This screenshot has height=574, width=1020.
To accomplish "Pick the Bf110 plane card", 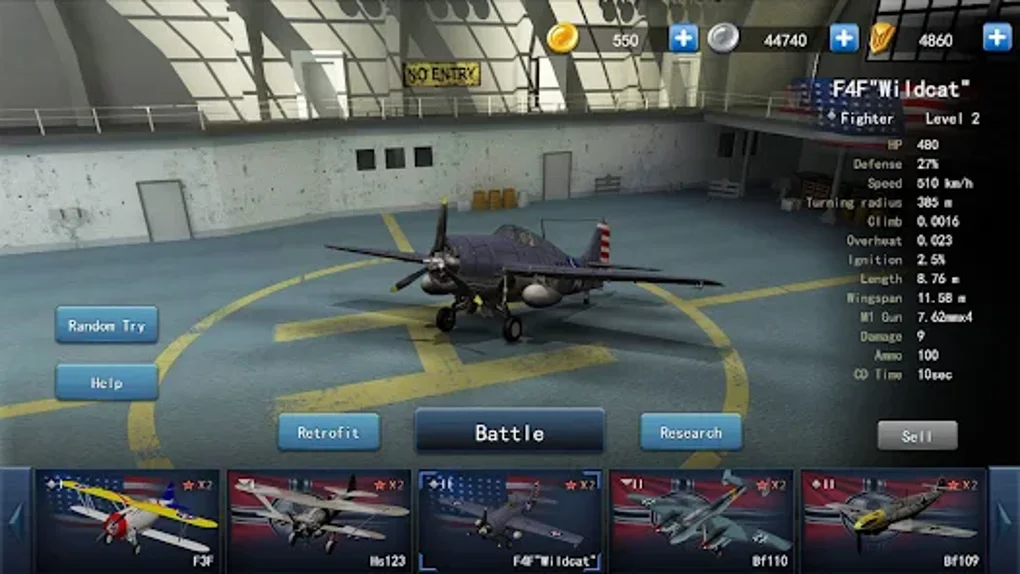I will [701, 520].
